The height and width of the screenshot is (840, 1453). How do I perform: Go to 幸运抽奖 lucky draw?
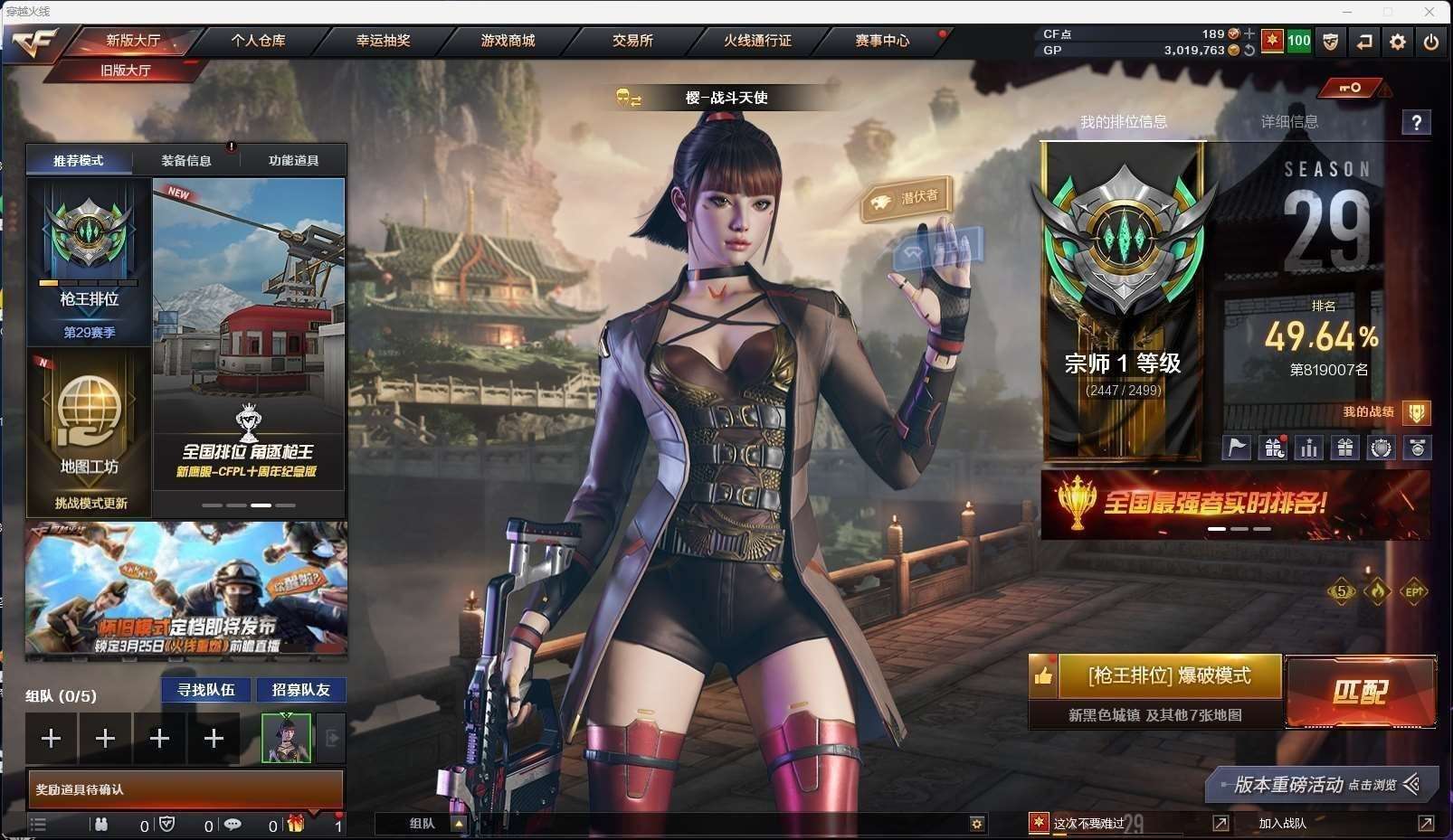coord(383,41)
